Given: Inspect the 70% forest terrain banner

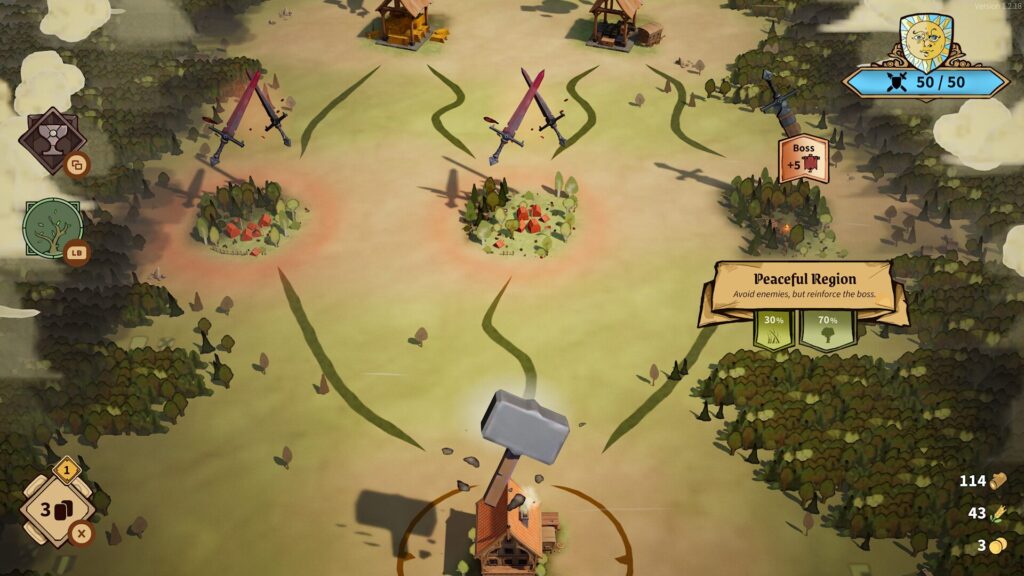Looking at the screenshot, I should point(827,327).
